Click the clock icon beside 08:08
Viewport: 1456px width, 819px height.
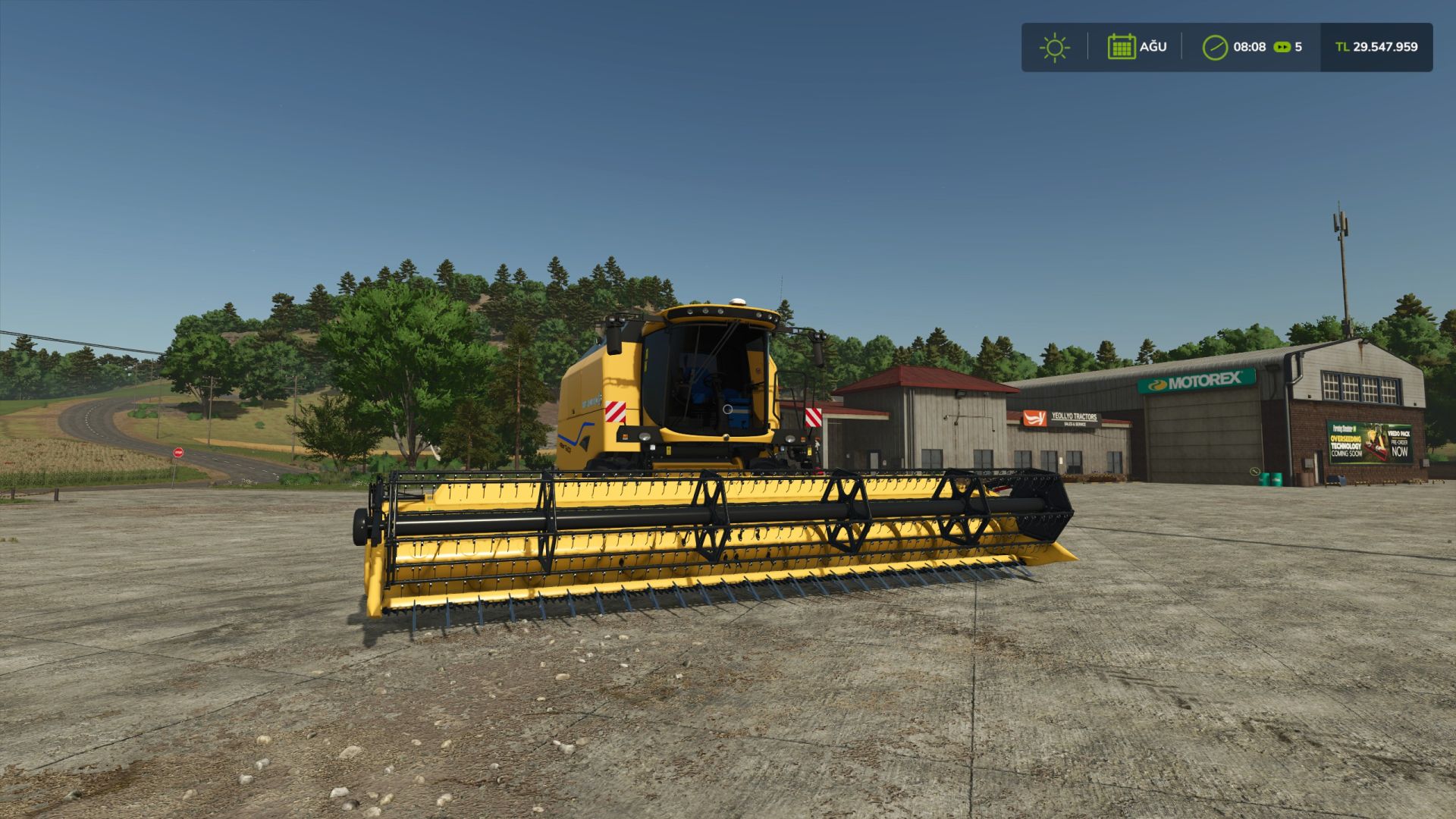(1216, 47)
